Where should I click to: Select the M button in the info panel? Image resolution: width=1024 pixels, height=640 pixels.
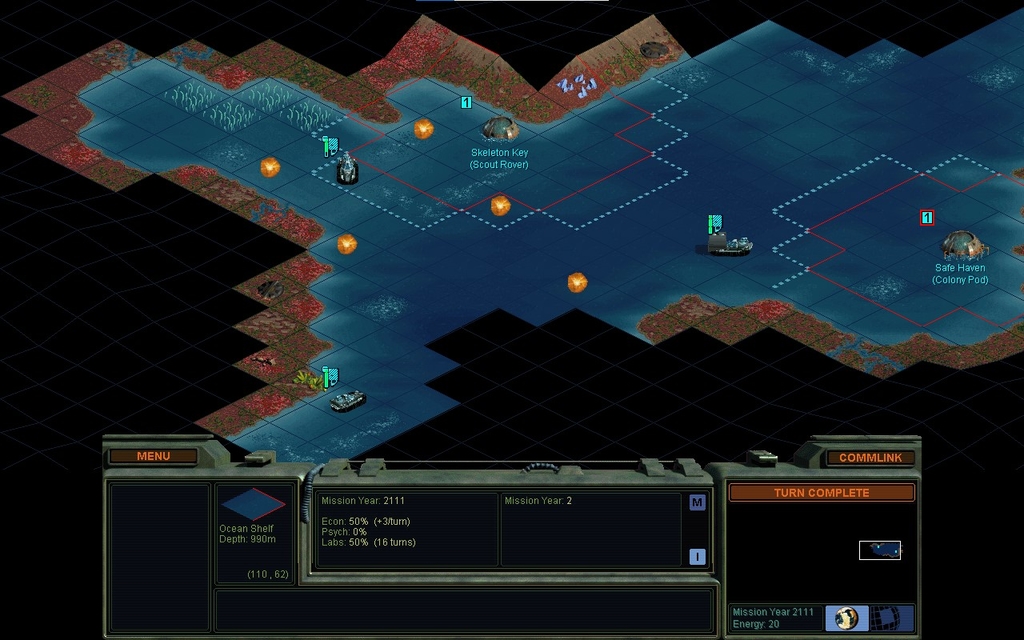click(697, 503)
